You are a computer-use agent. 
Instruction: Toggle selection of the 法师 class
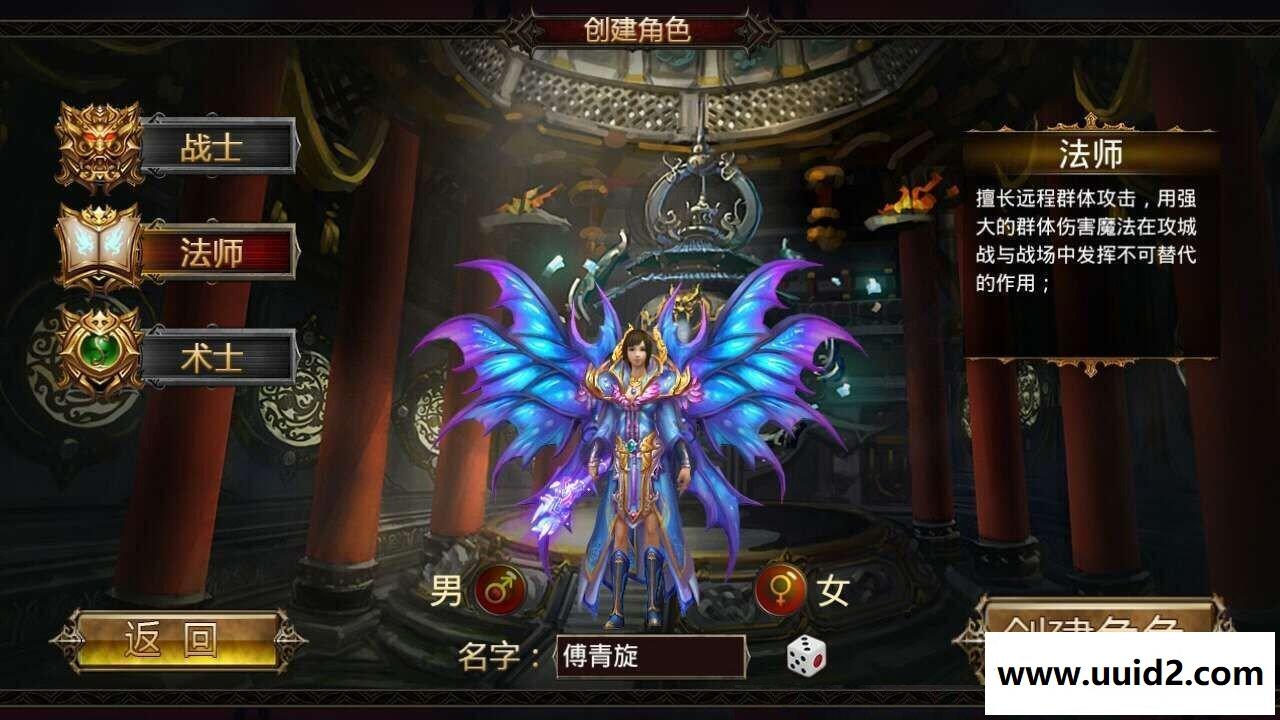click(x=216, y=251)
